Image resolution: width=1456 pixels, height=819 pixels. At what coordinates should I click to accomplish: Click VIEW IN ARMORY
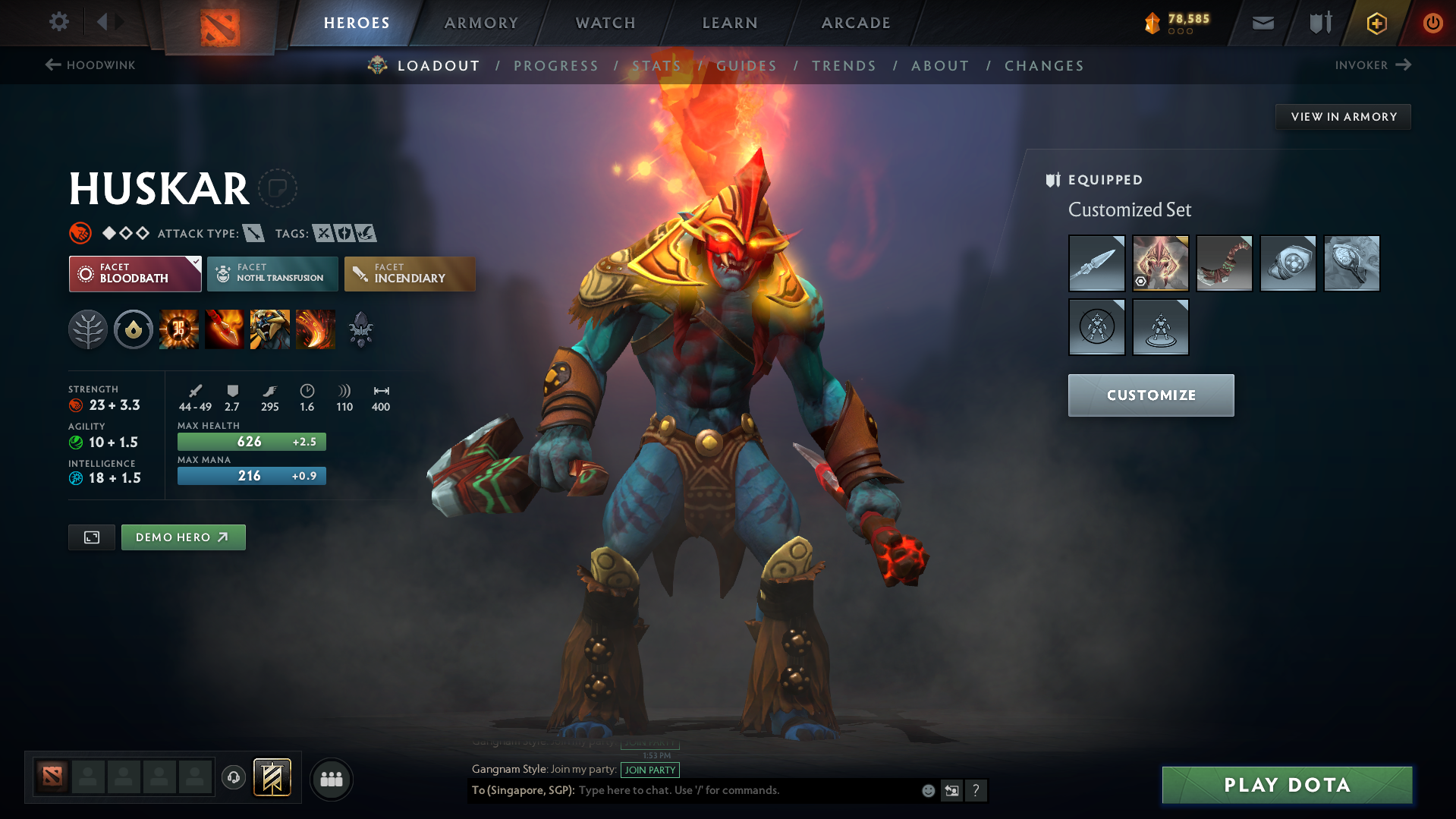tap(1343, 116)
